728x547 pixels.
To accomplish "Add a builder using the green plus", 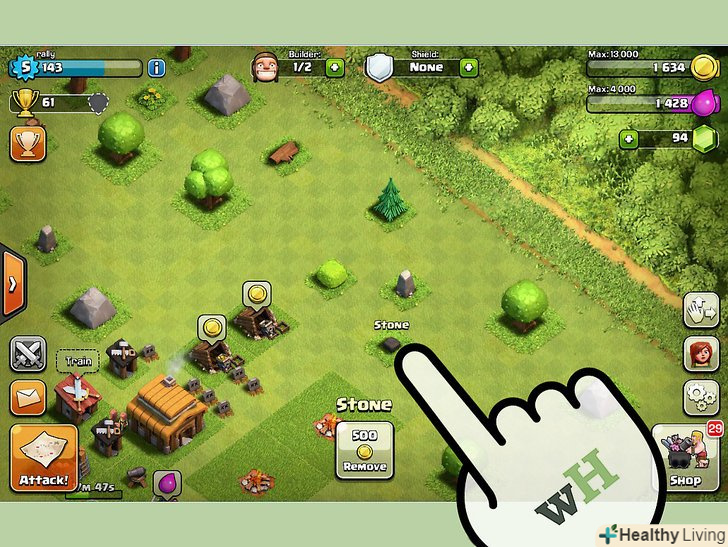I will pos(334,68).
